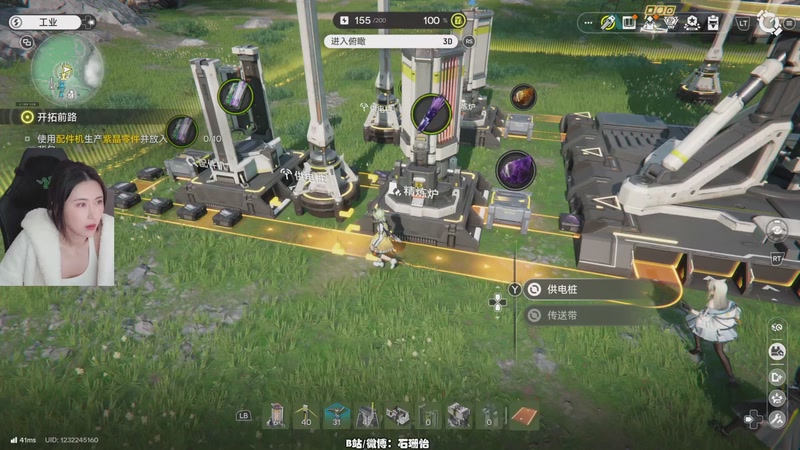Select the hotbar slot with count 40
This screenshot has width=800, height=450.
pyautogui.click(x=305, y=415)
